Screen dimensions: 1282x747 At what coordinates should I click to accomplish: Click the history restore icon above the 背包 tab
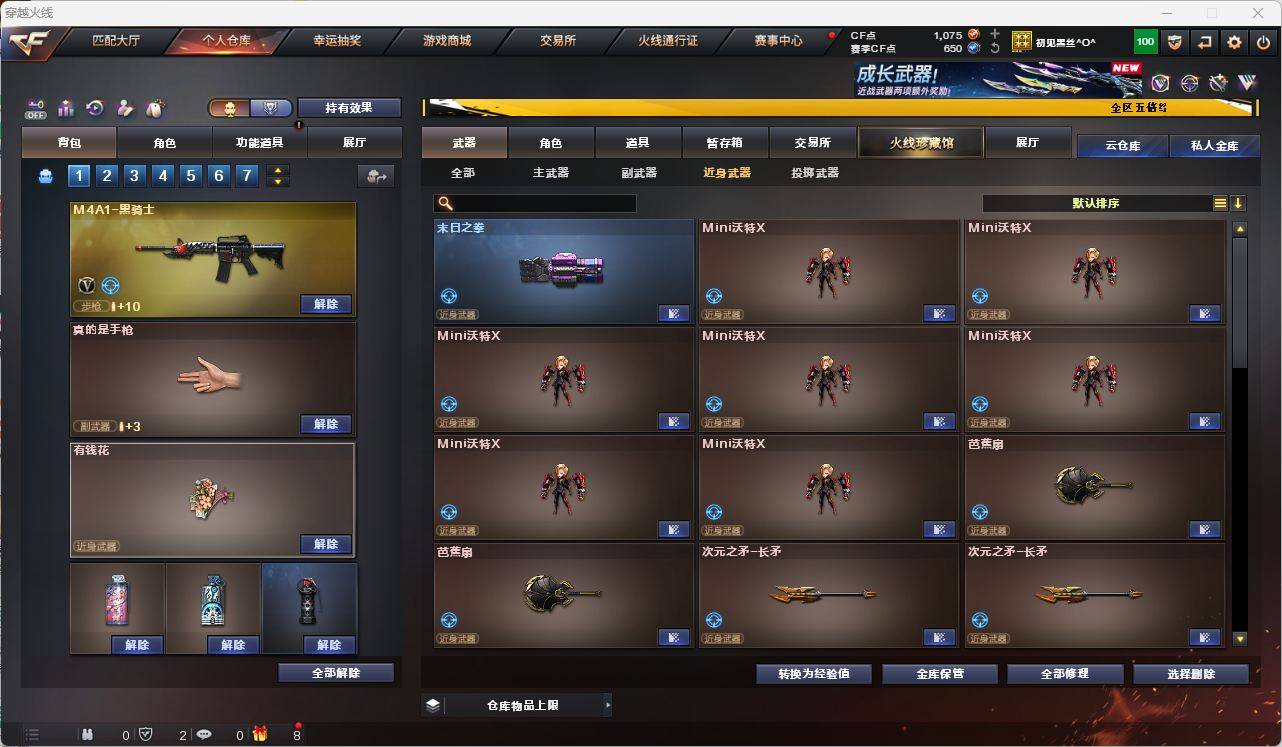(x=93, y=108)
